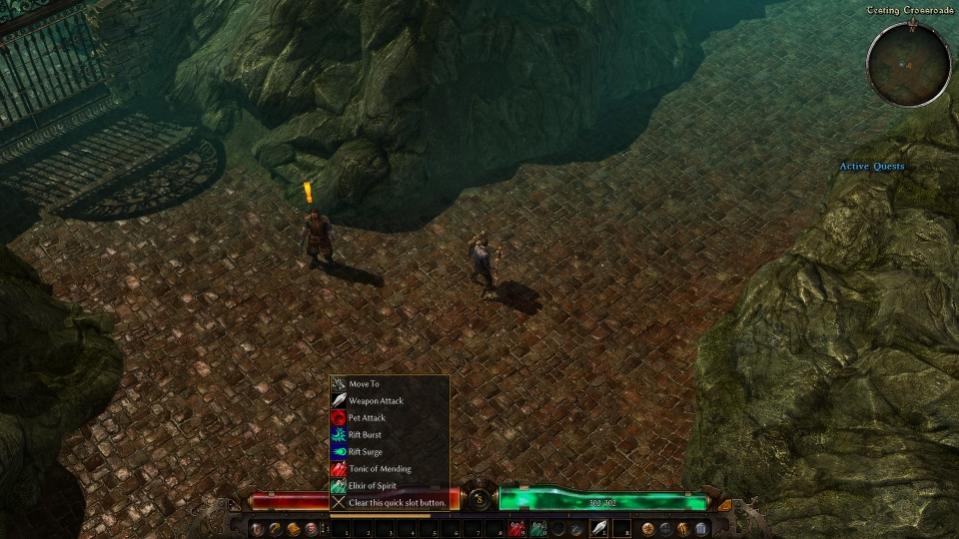
Task: Select the white feather weapon attack slot
Action: click(598, 528)
